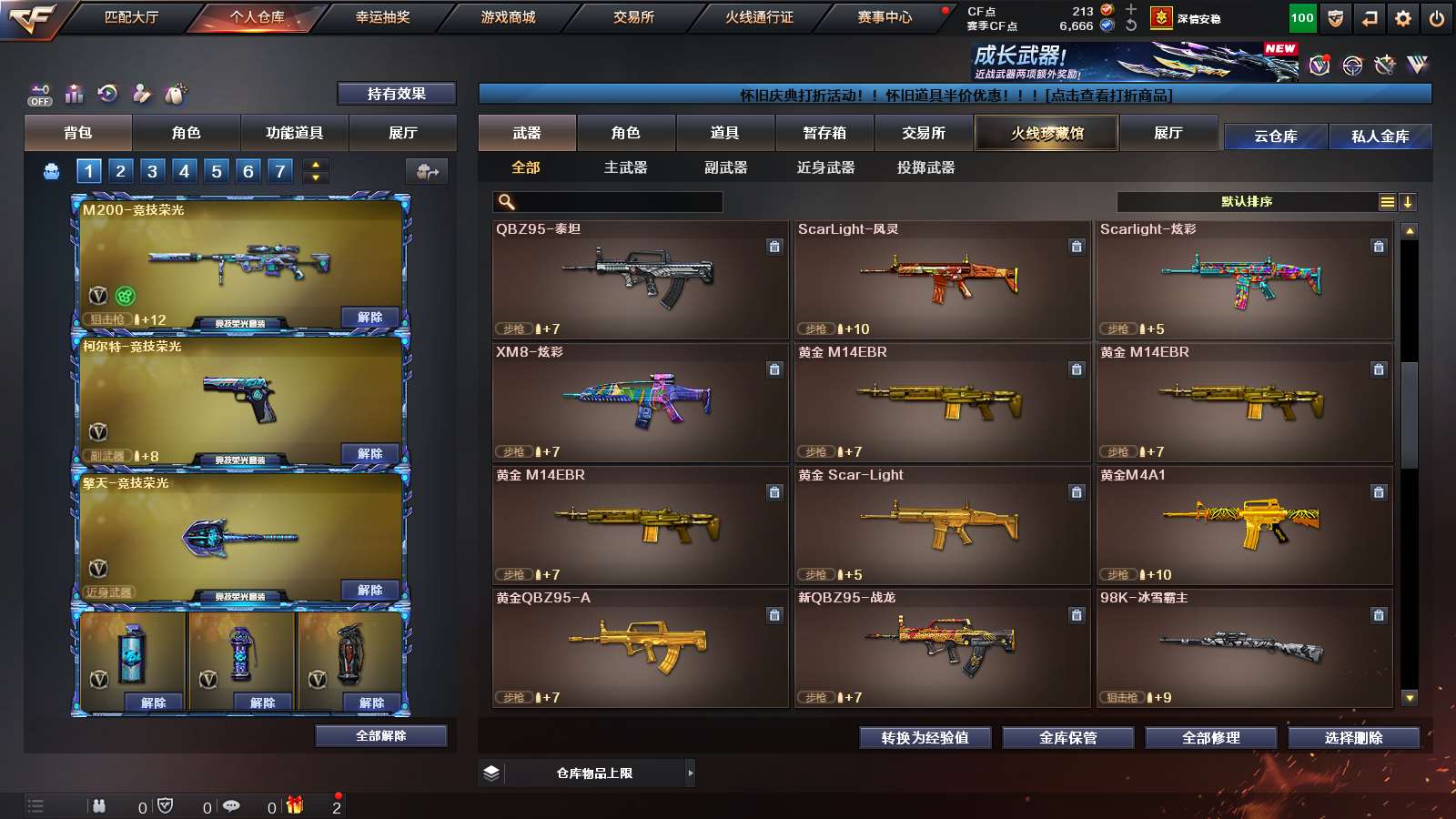Open the 匹配大厅 lobby menu
This screenshot has height=819, width=1456.
click(131, 17)
